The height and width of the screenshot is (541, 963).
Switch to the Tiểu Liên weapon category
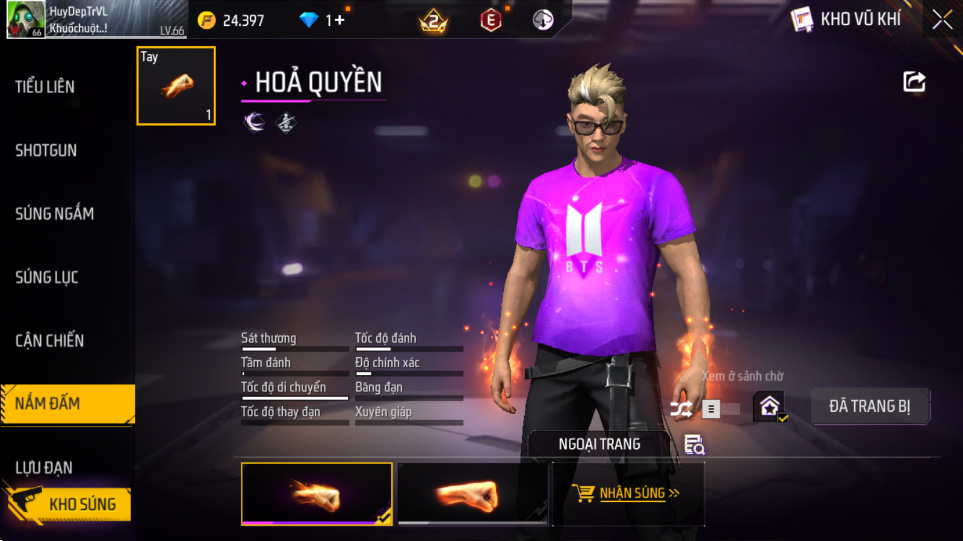click(x=45, y=87)
